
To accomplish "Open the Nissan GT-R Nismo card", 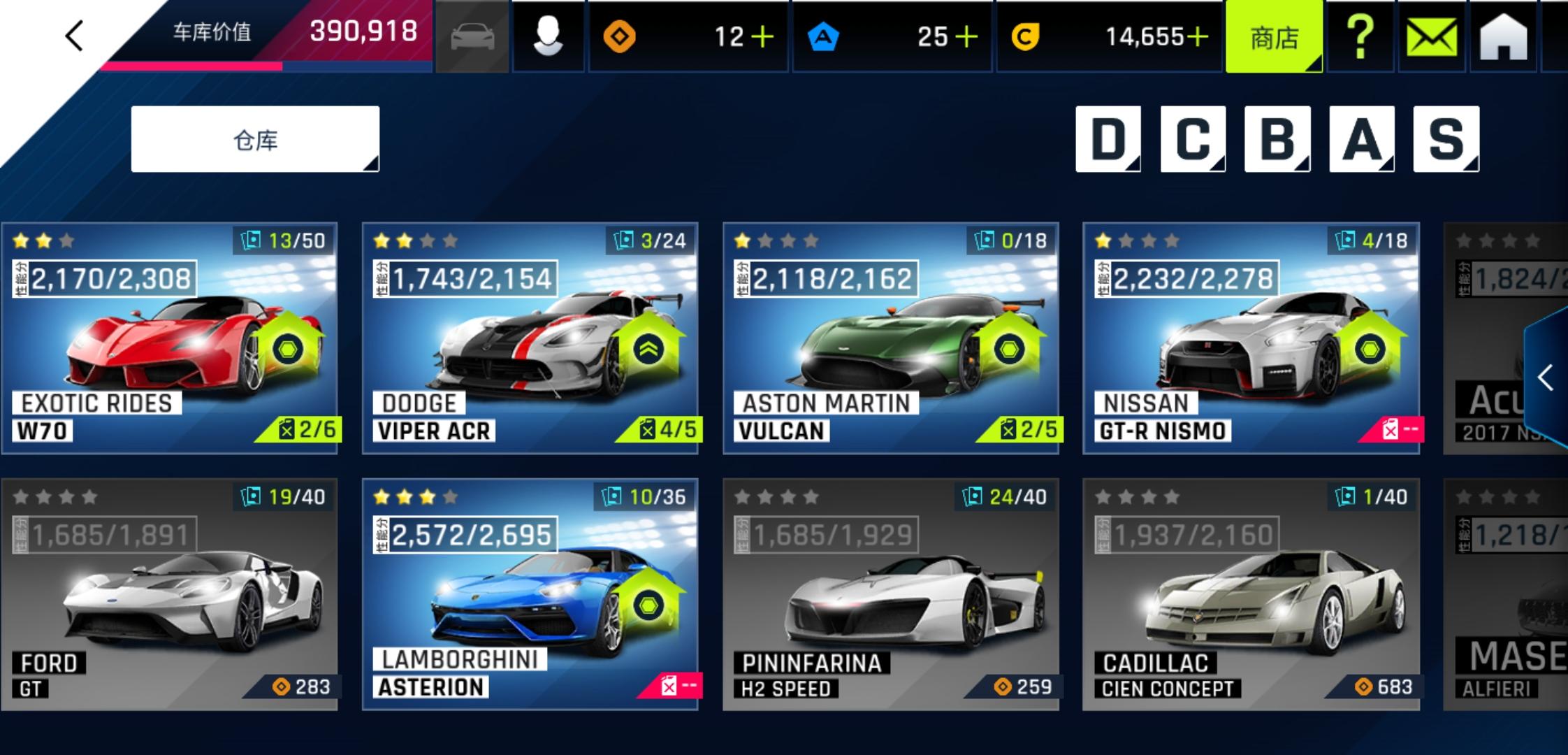I will click(1251, 338).
